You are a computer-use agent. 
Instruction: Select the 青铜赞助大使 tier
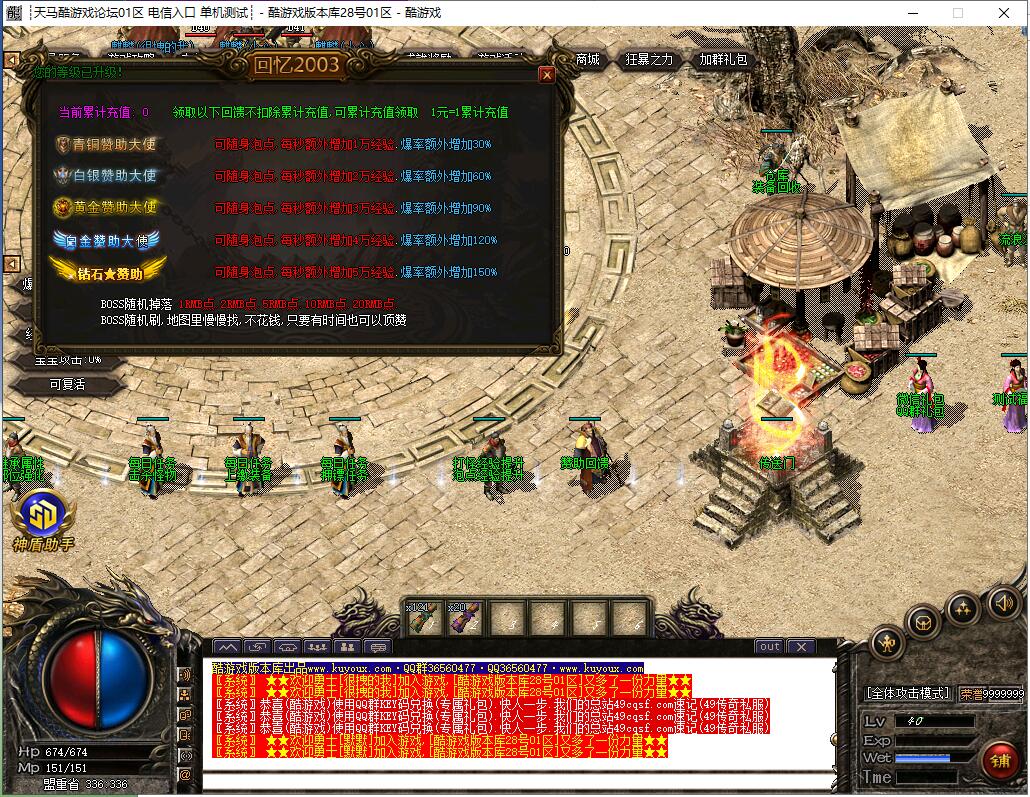point(107,144)
